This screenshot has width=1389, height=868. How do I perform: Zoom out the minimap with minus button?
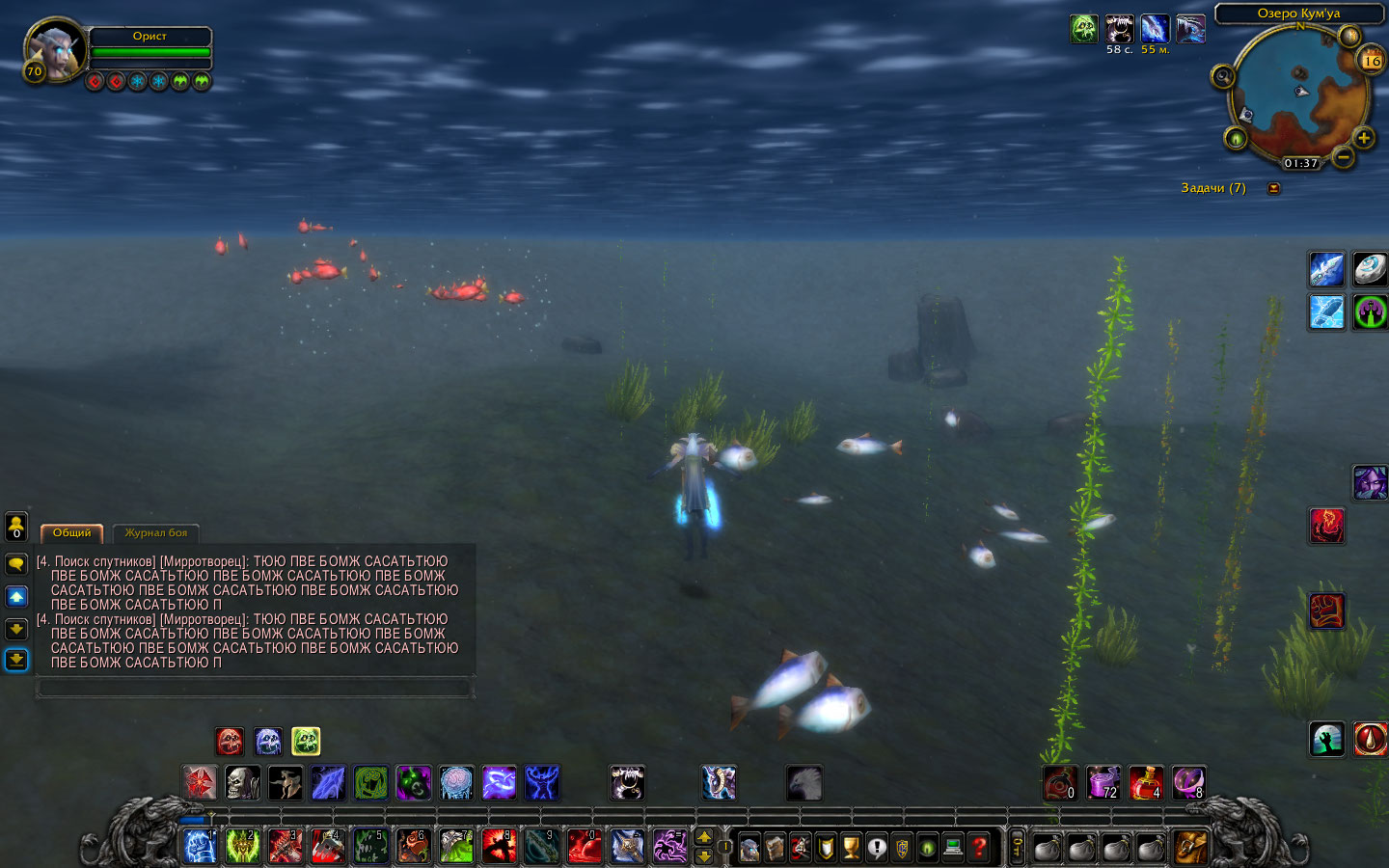pos(1343,156)
